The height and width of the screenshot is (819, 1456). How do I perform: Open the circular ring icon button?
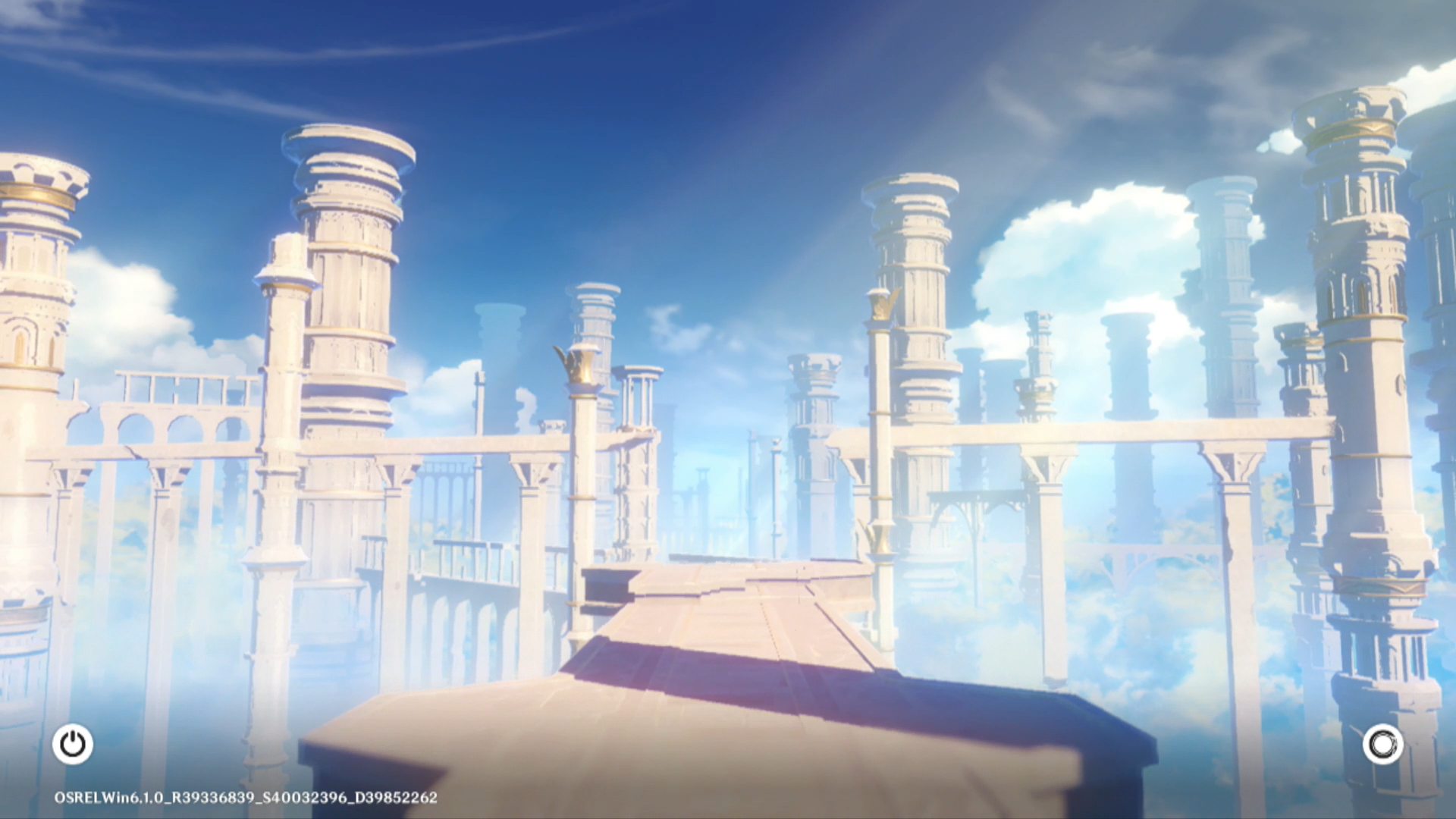click(1382, 744)
